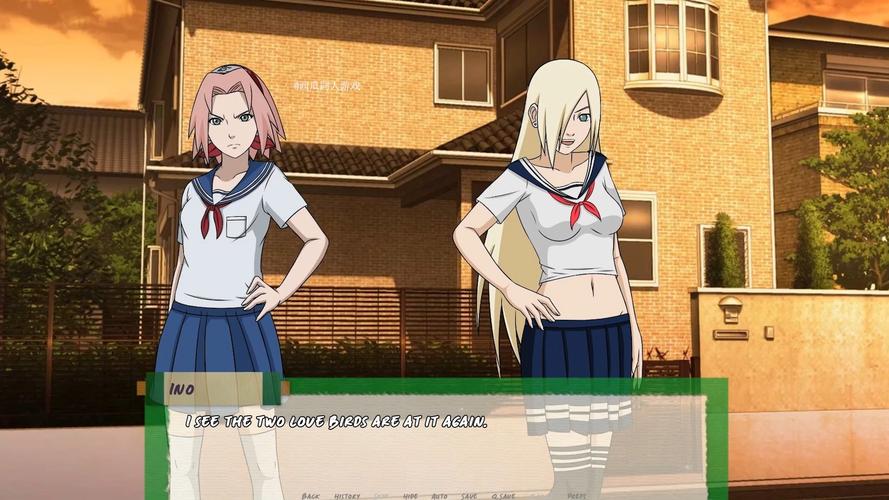Screen dimensions: 889x500
Task: Advance Ino's dialogue by clicking the text box
Action: (x=437, y=440)
